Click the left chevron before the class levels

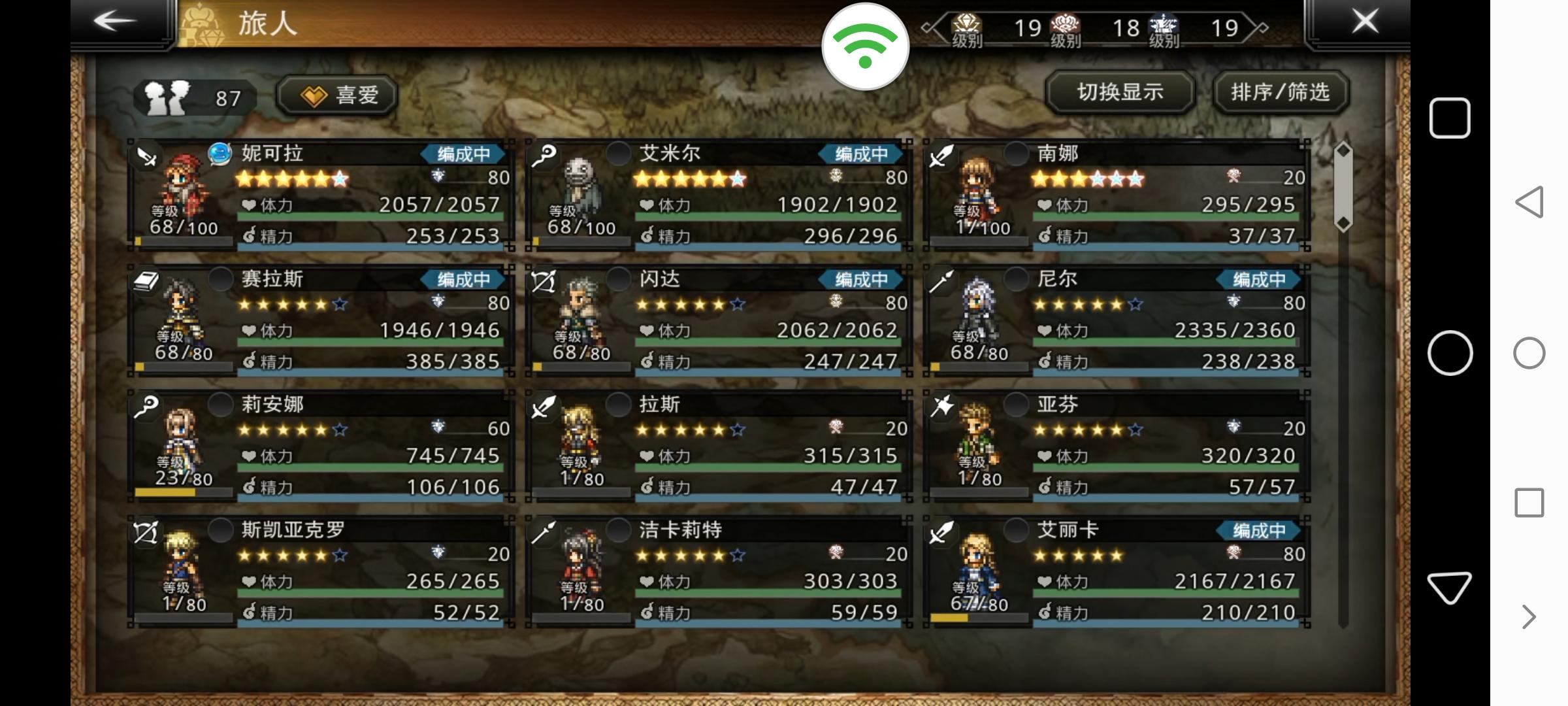coord(927,27)
